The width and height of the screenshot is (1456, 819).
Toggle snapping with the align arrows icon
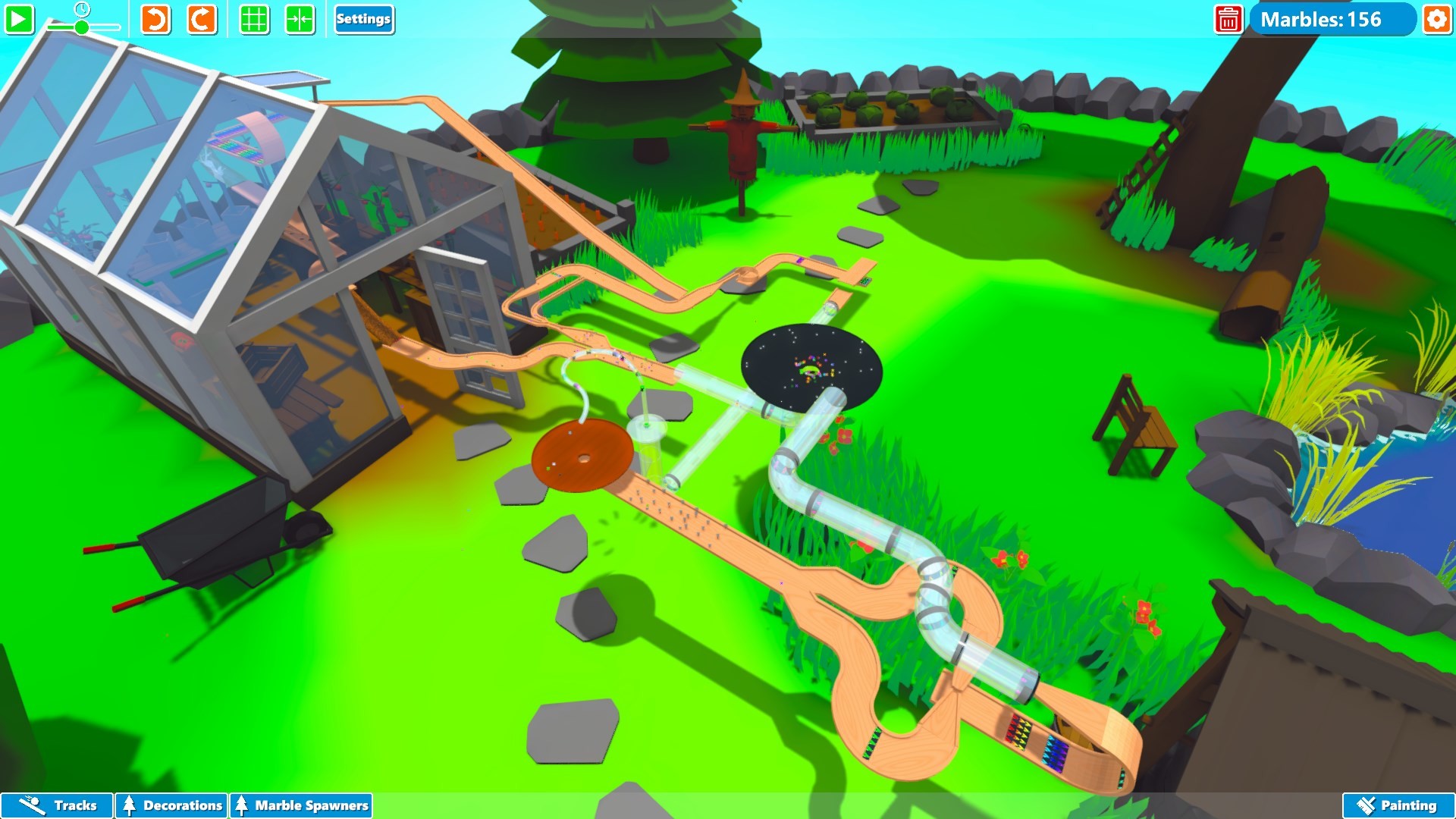point(301,20)
